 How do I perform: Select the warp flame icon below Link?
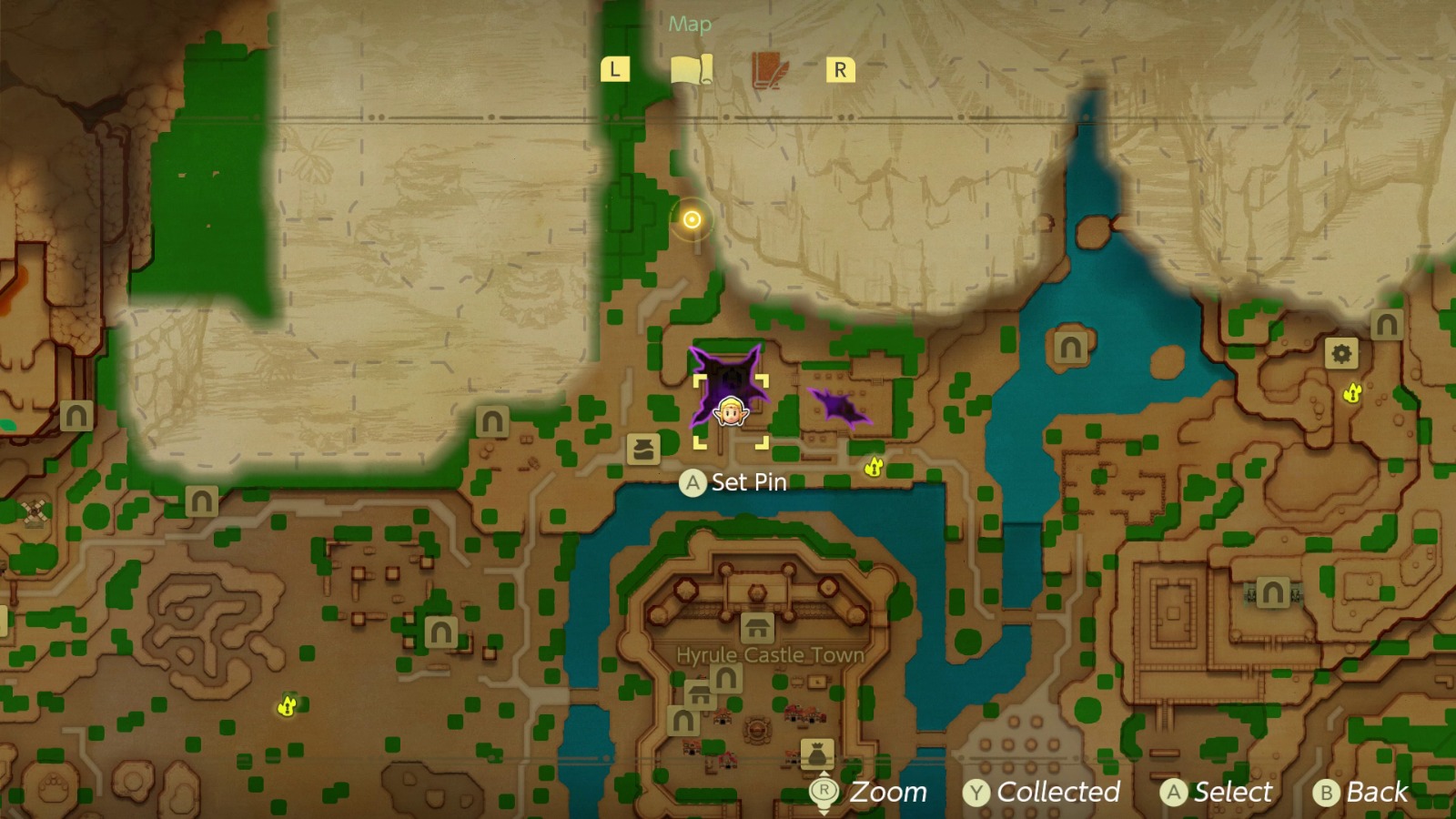(x=875, y=468)
